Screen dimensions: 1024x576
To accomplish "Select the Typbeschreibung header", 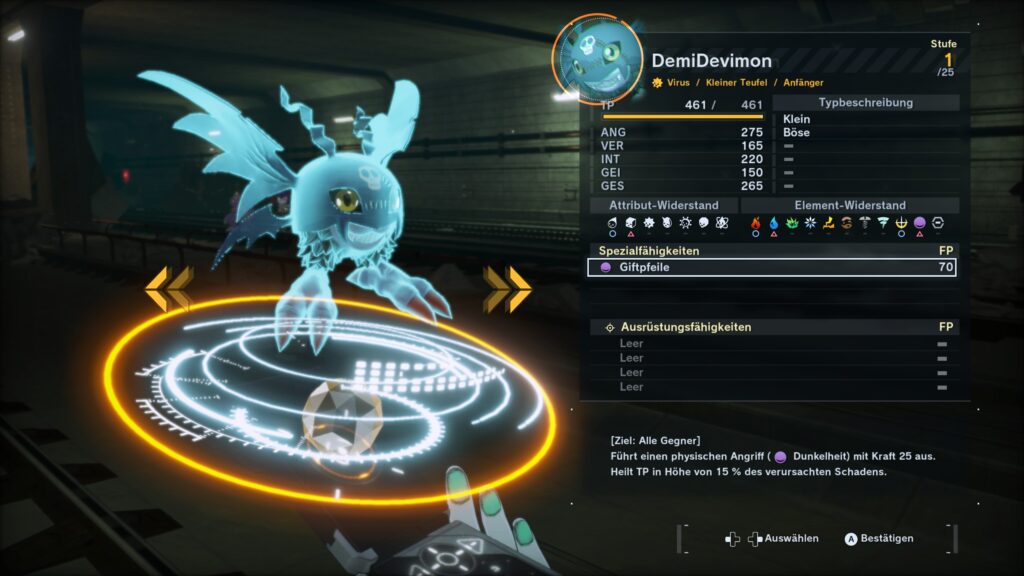I will (865, 103).
